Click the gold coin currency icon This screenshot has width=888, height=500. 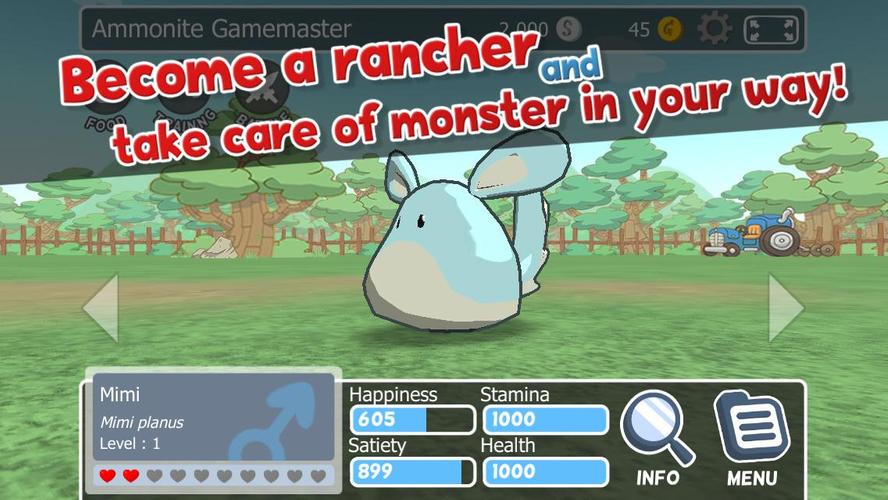coord(670,29)
